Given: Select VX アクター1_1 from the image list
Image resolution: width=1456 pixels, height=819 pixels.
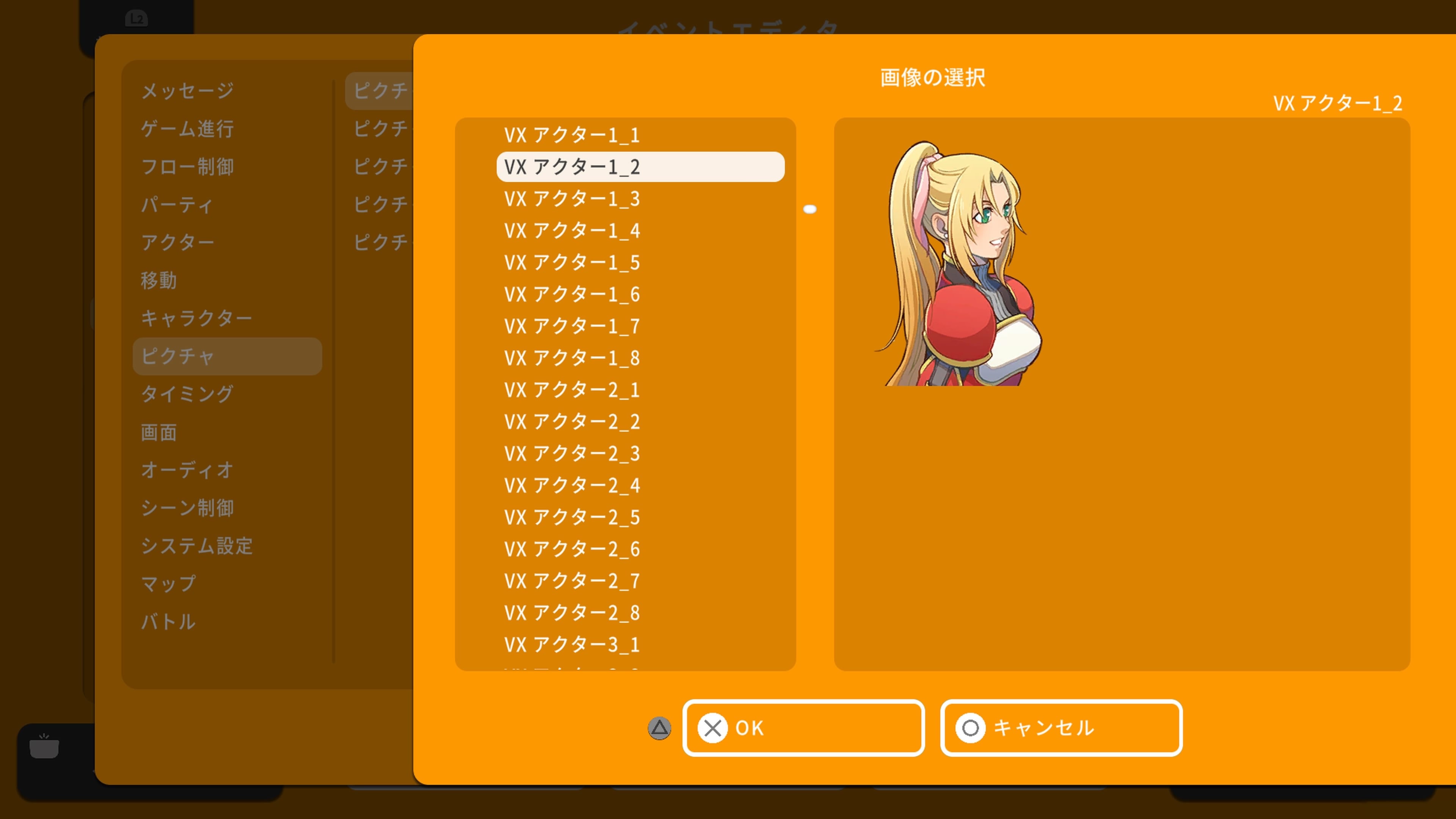Looking at the screenshot, I should 572,135.
